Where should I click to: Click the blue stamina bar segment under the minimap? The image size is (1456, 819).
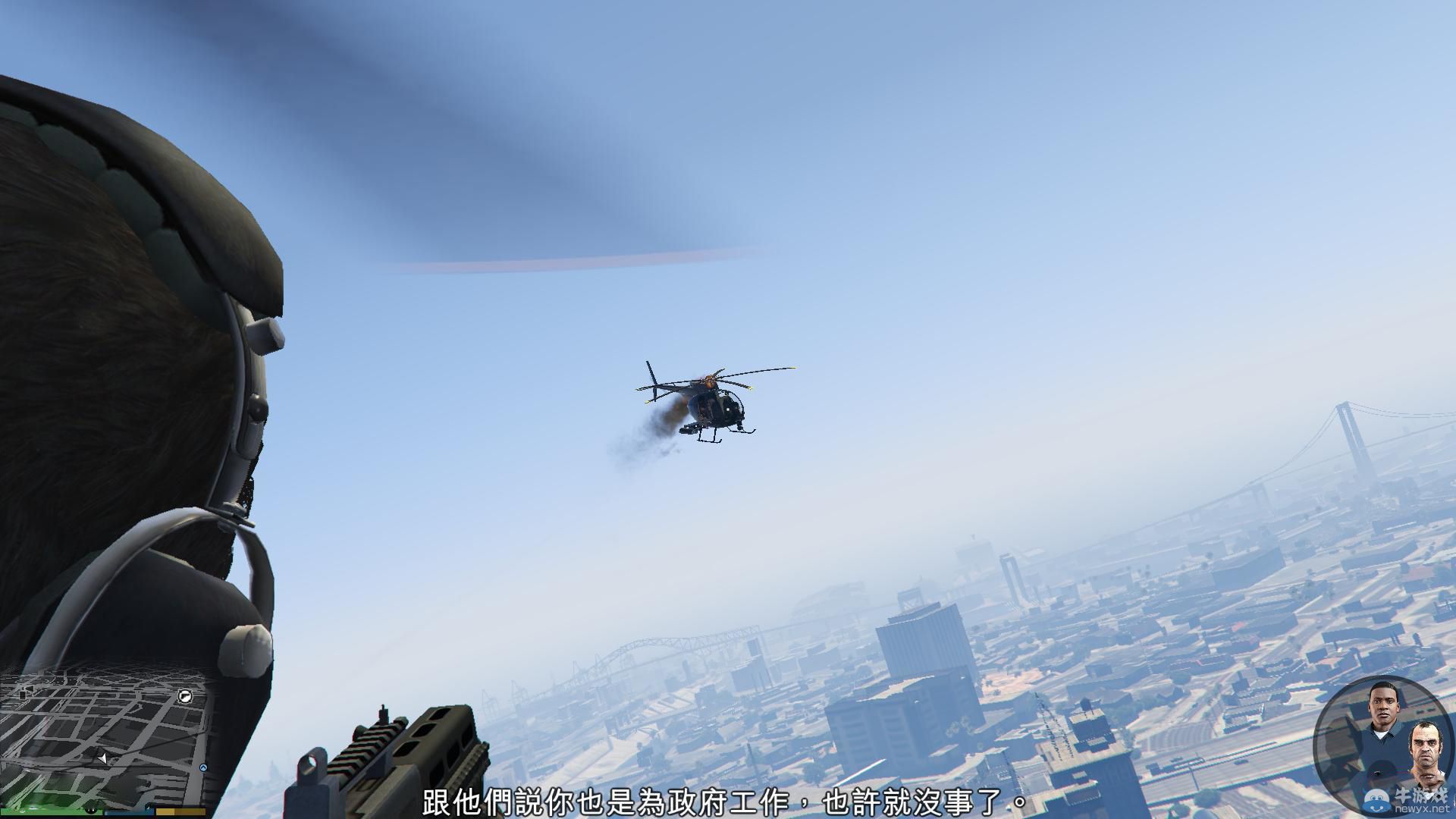129,813
